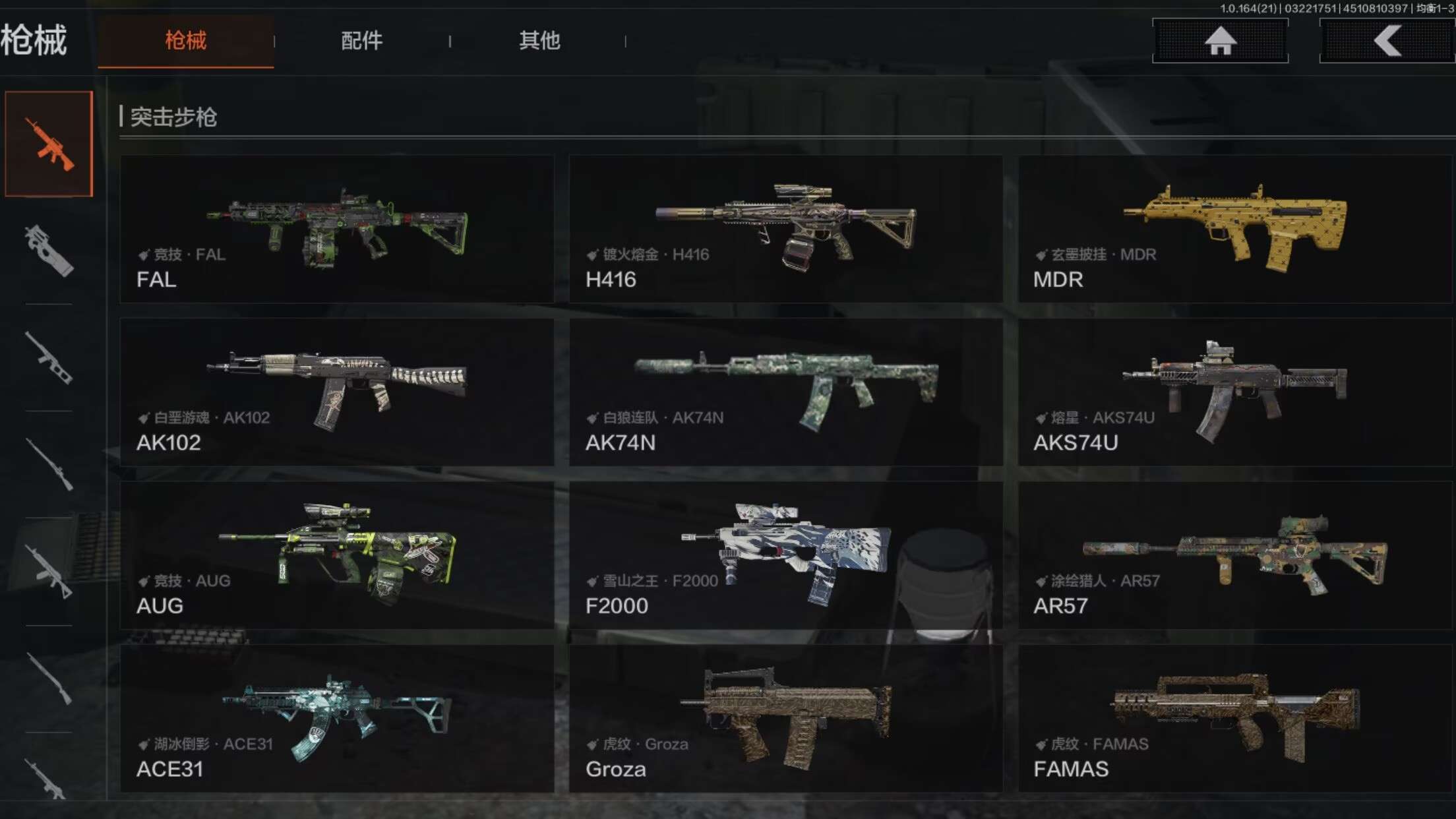Open the AR57 weapon tile
The image size is (1456, 819).
(x=1234, y=555)
